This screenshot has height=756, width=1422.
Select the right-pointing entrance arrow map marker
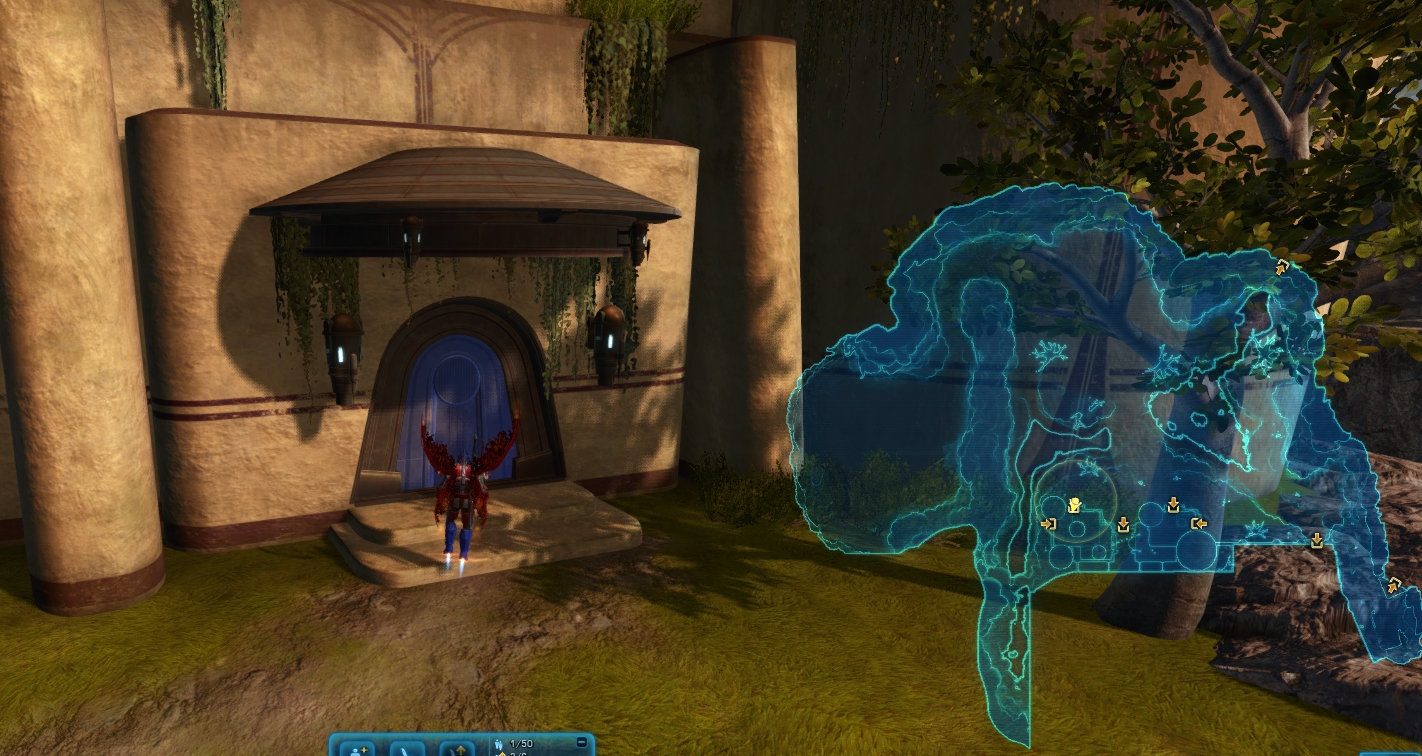pyautogui.click(x=1048, y=523)
